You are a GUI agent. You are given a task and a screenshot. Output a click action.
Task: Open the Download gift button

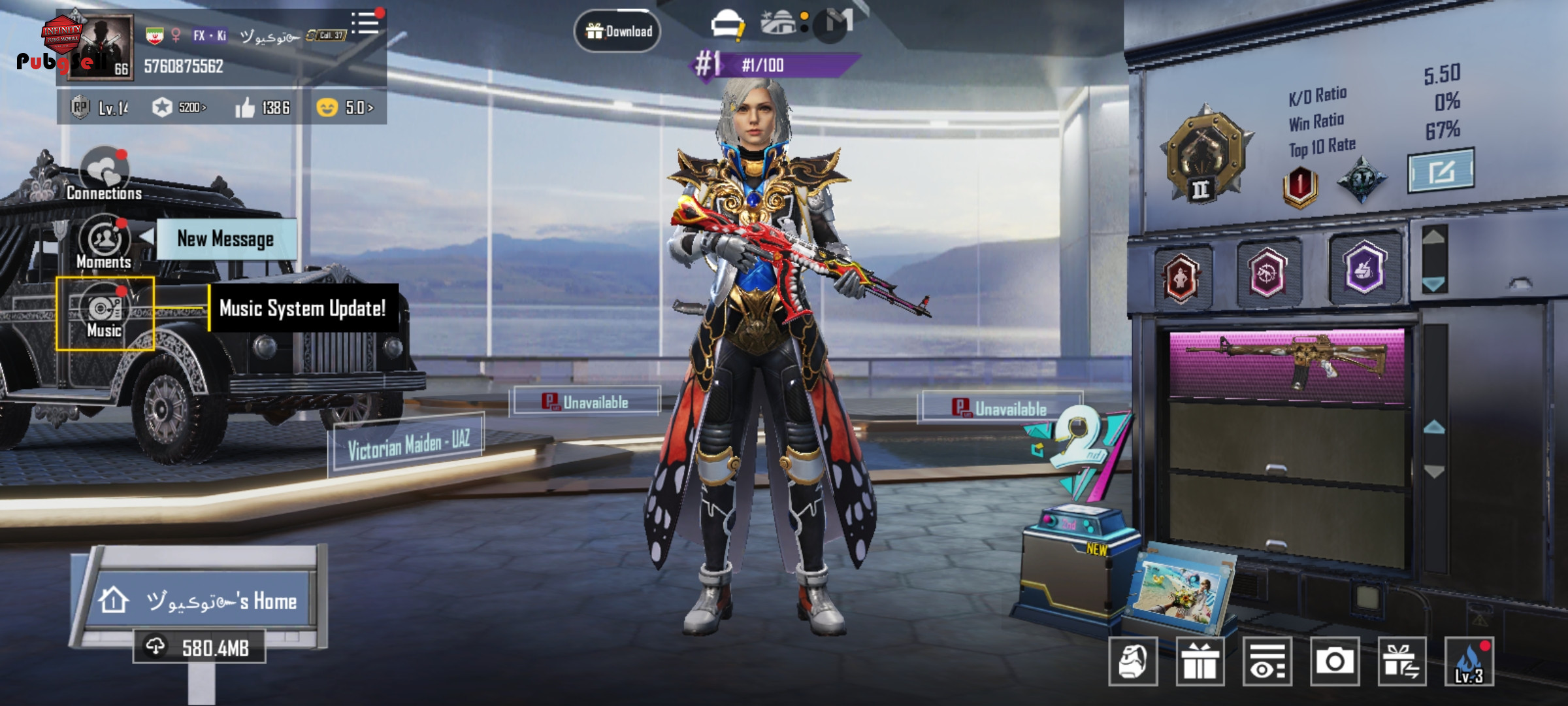click(x=617, y=31)
